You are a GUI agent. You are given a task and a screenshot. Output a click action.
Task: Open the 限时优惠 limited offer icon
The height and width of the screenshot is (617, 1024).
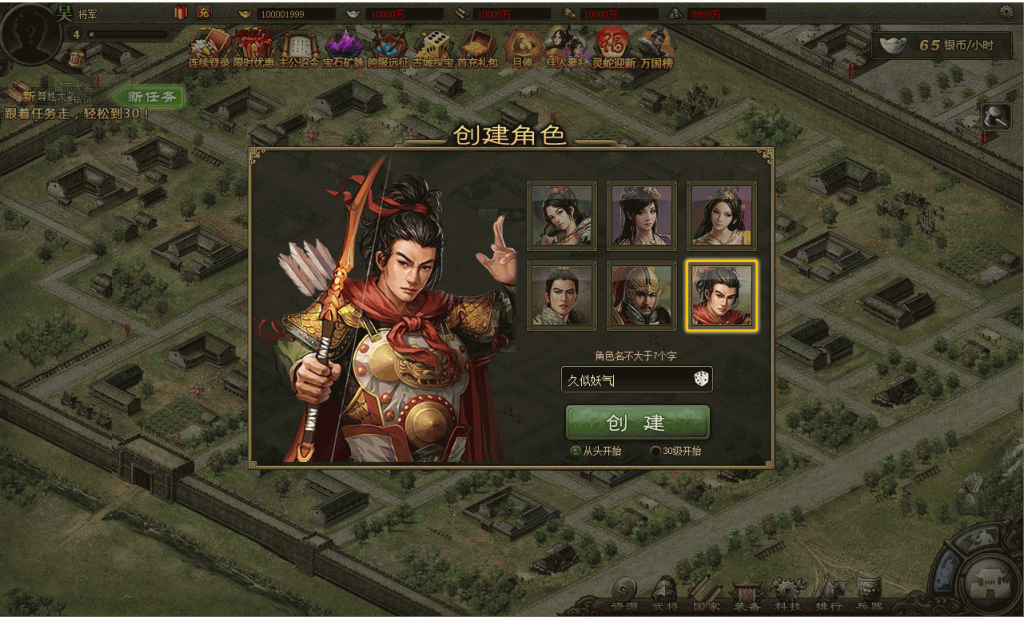pyautogui.click(x=254, y=47)
